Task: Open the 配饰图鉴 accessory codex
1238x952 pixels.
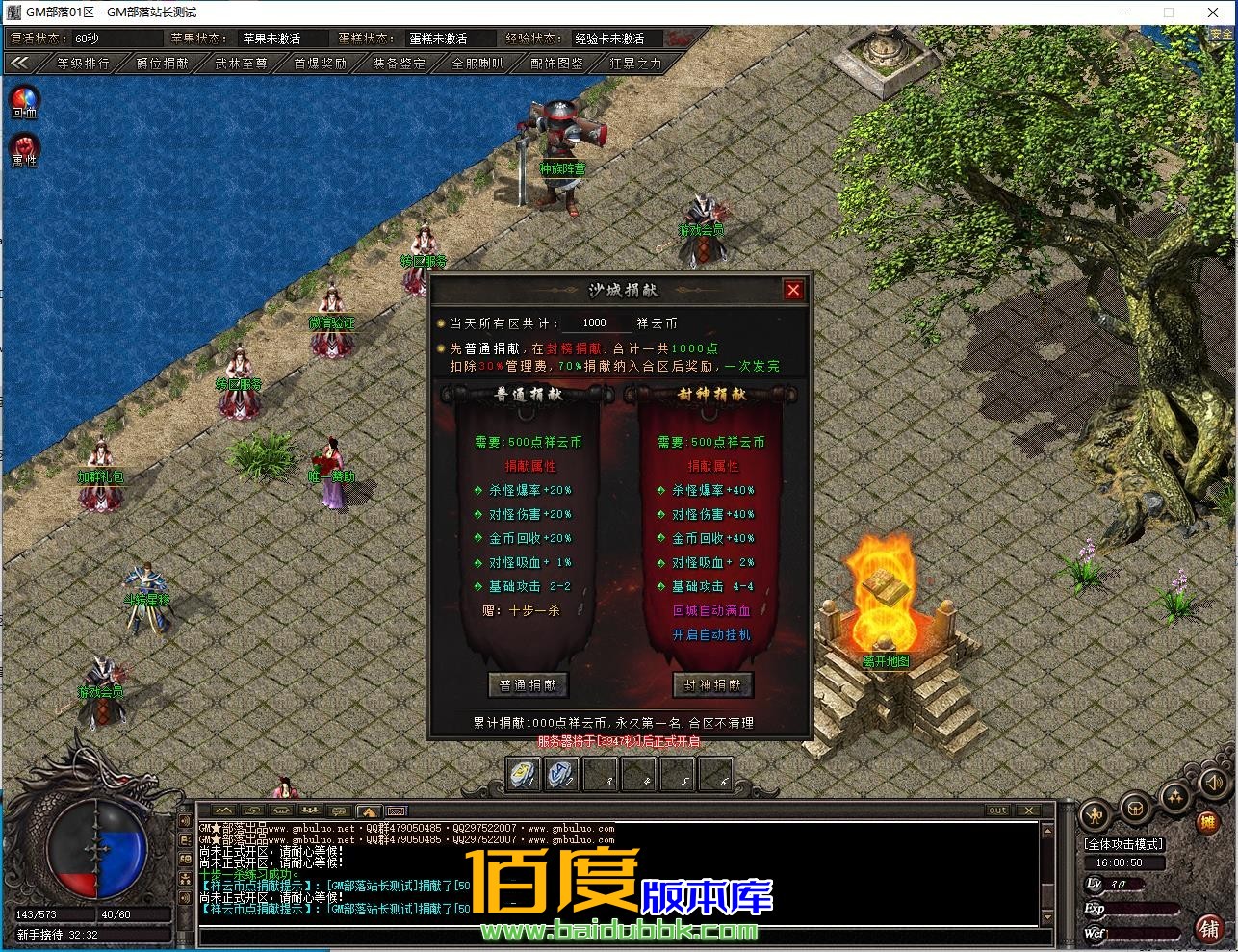Action: point(556,63)
